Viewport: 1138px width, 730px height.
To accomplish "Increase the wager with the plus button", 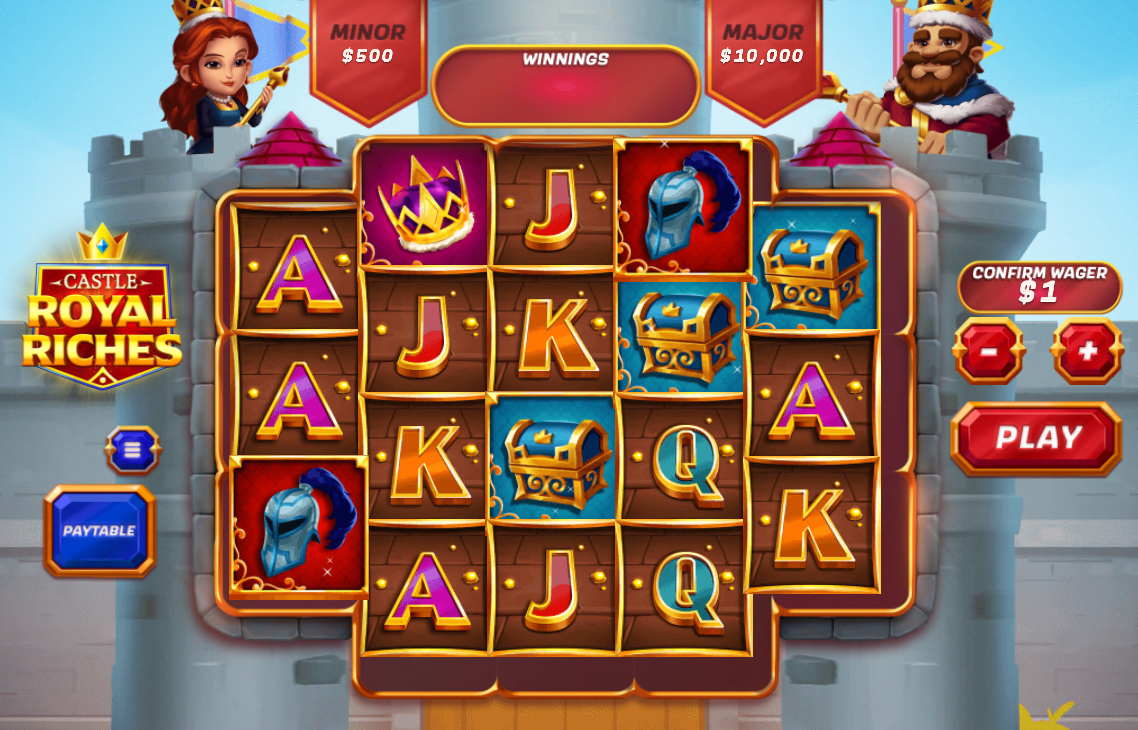I will [1087, 351].
